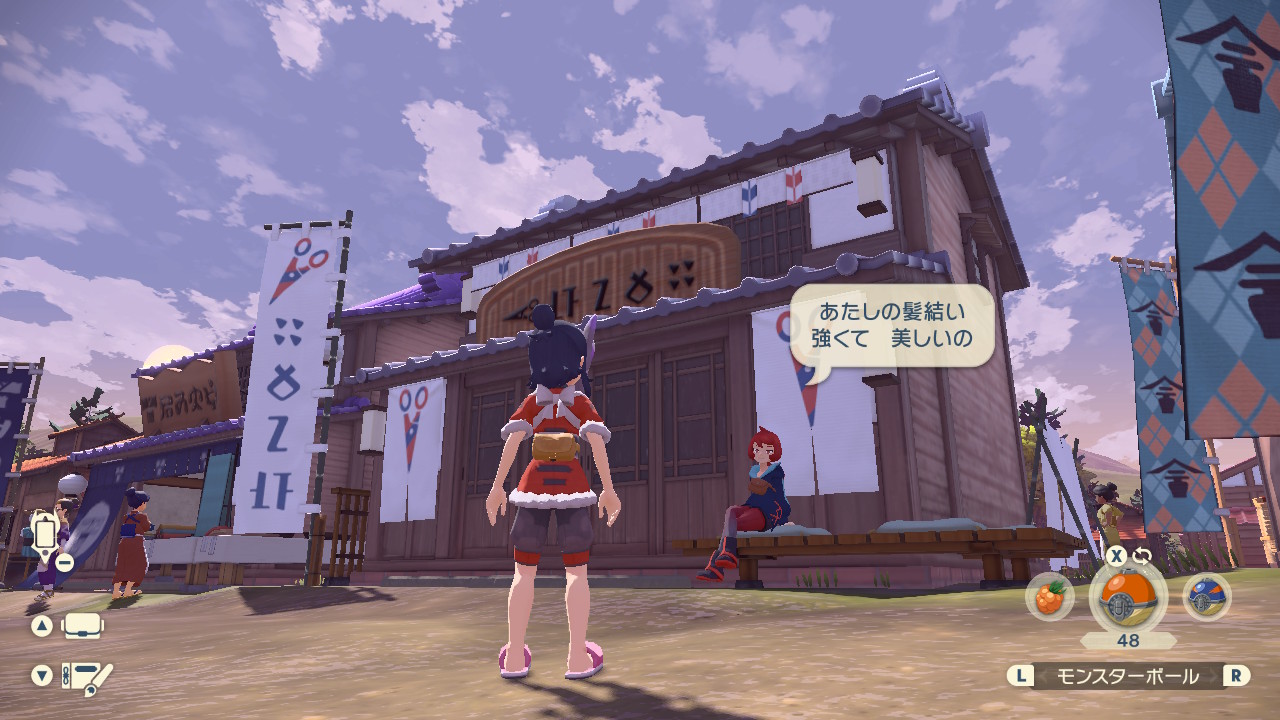Image resolution: width=1280 pixels, height=720 pixels.
Task: Click the left chevron beside the item name
Action: tap(1043, 674)
